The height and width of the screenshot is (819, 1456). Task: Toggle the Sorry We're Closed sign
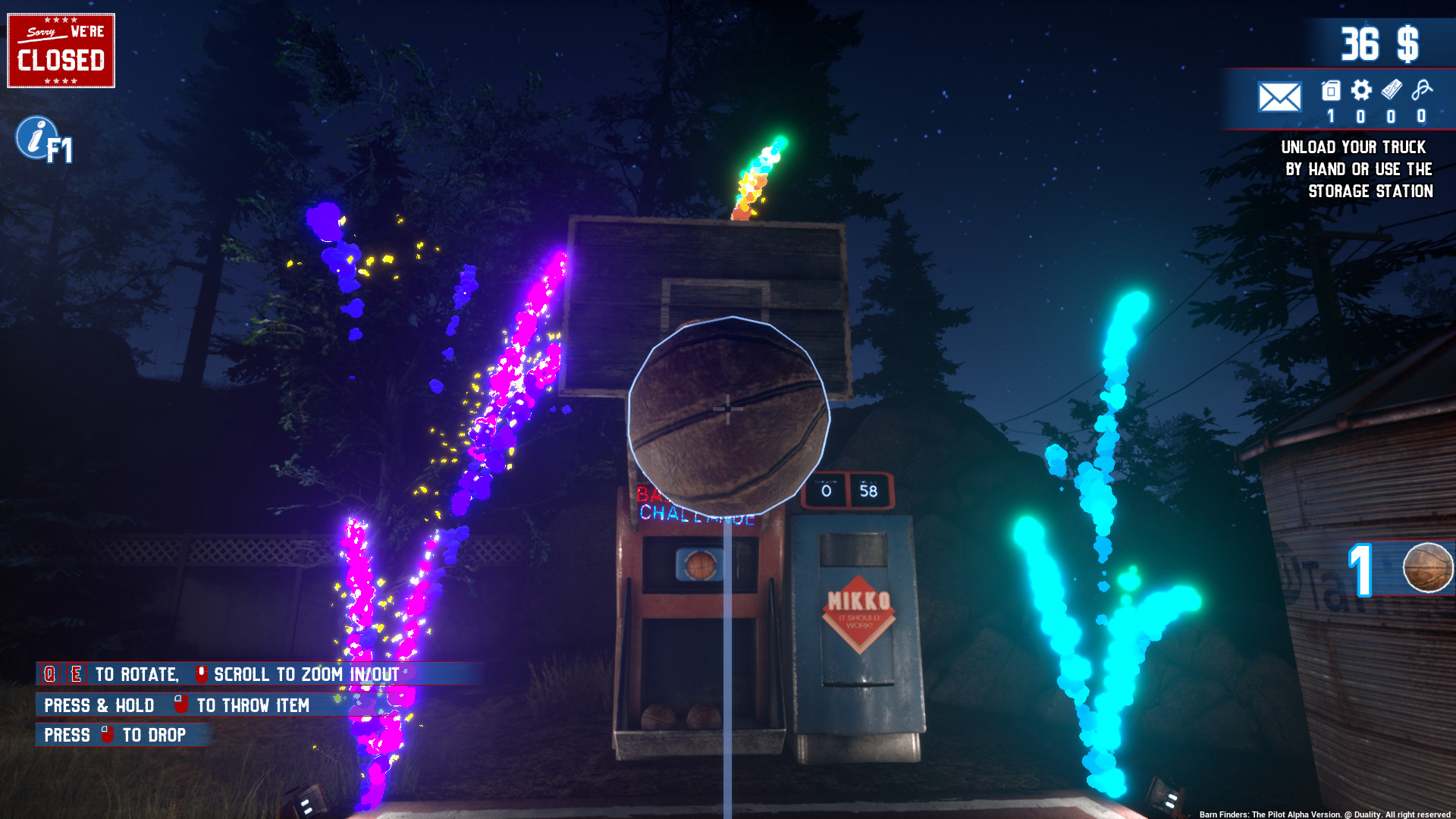pyautogui.click(x=61, y=49)
